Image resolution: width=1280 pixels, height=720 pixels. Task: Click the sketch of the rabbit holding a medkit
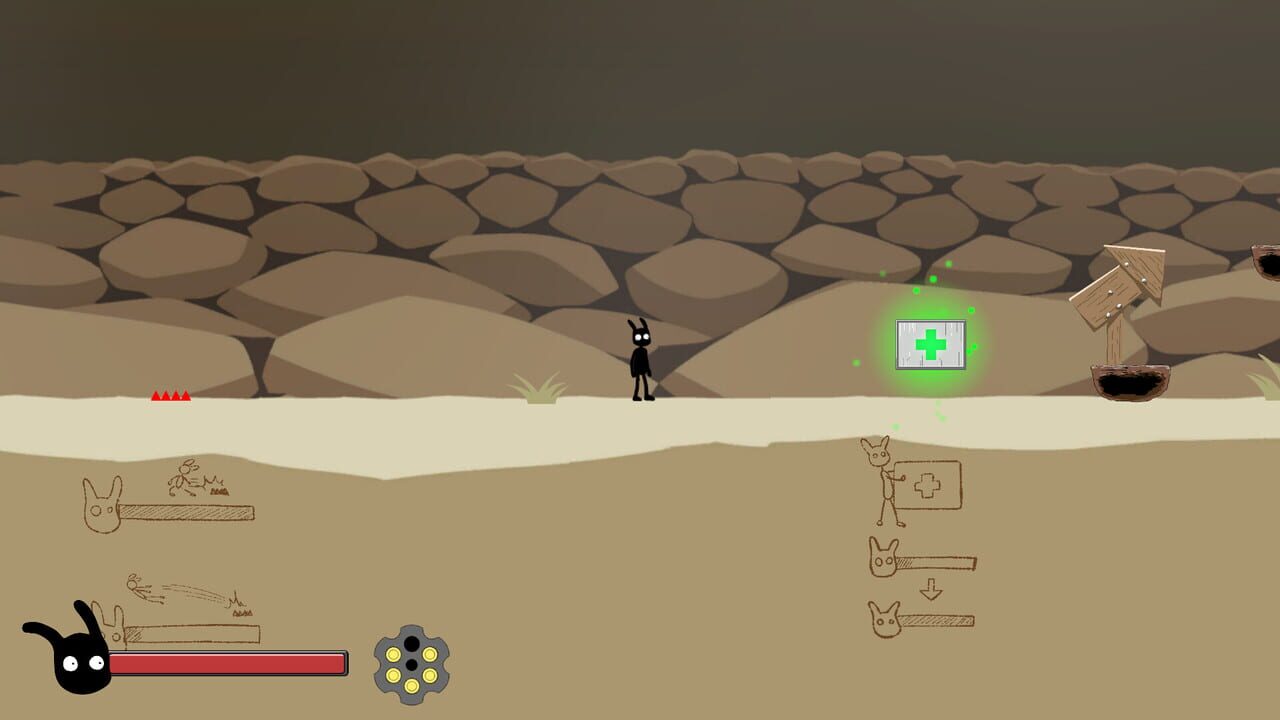(x=885, y=480)
